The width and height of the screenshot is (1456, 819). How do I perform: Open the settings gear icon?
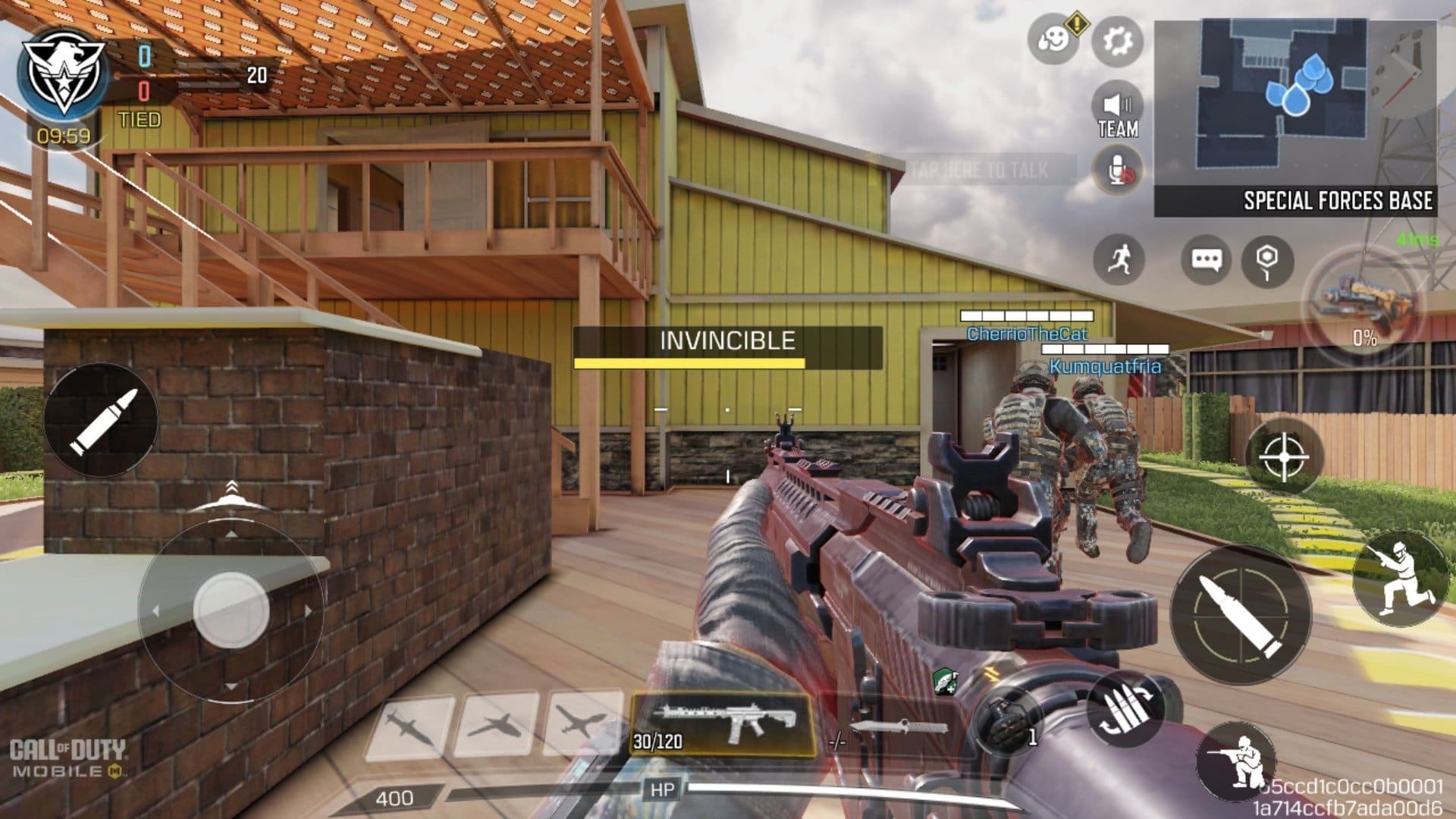click(1117, 40)
